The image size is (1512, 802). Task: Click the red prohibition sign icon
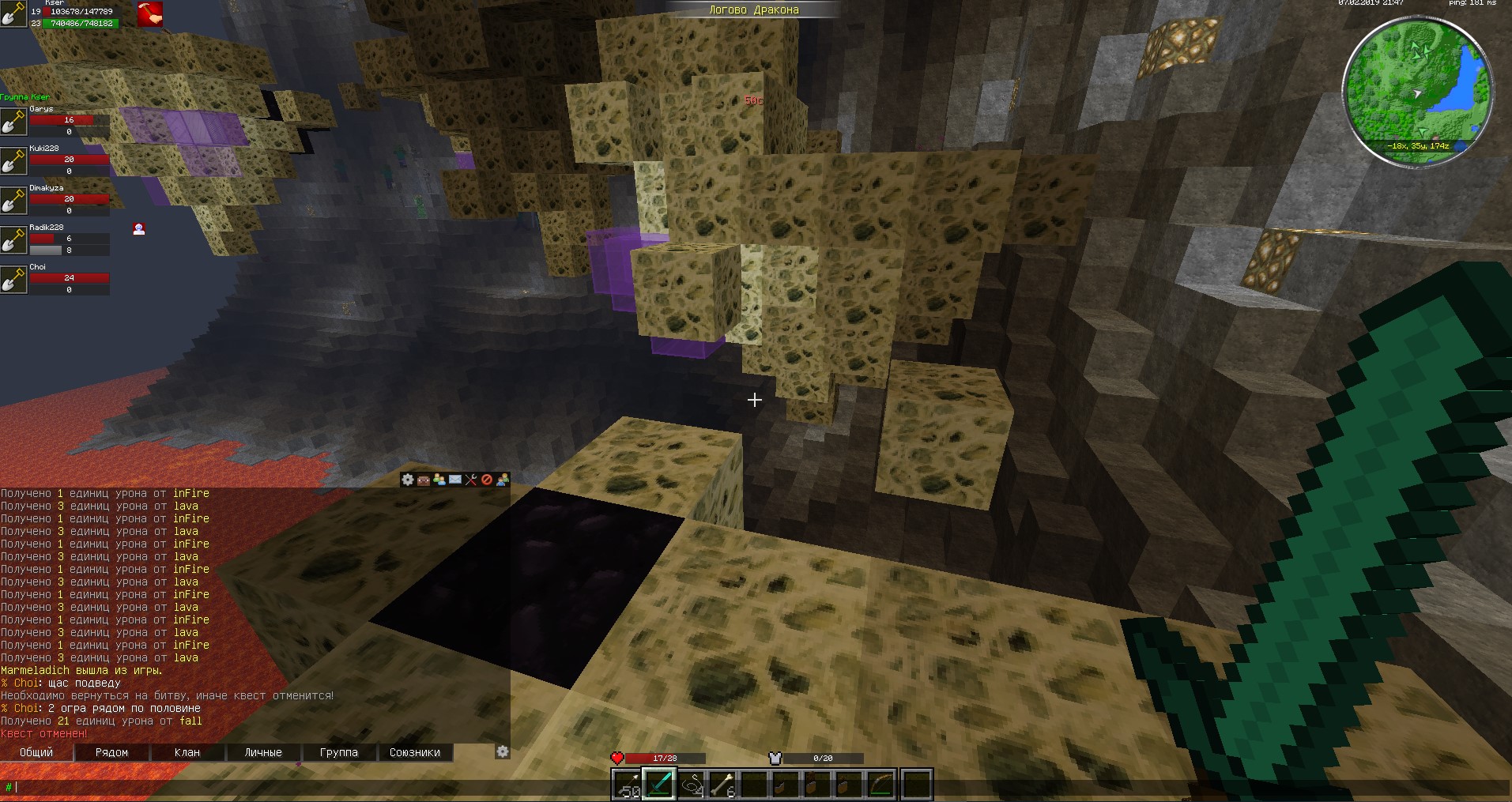click(x=487, y=480)
